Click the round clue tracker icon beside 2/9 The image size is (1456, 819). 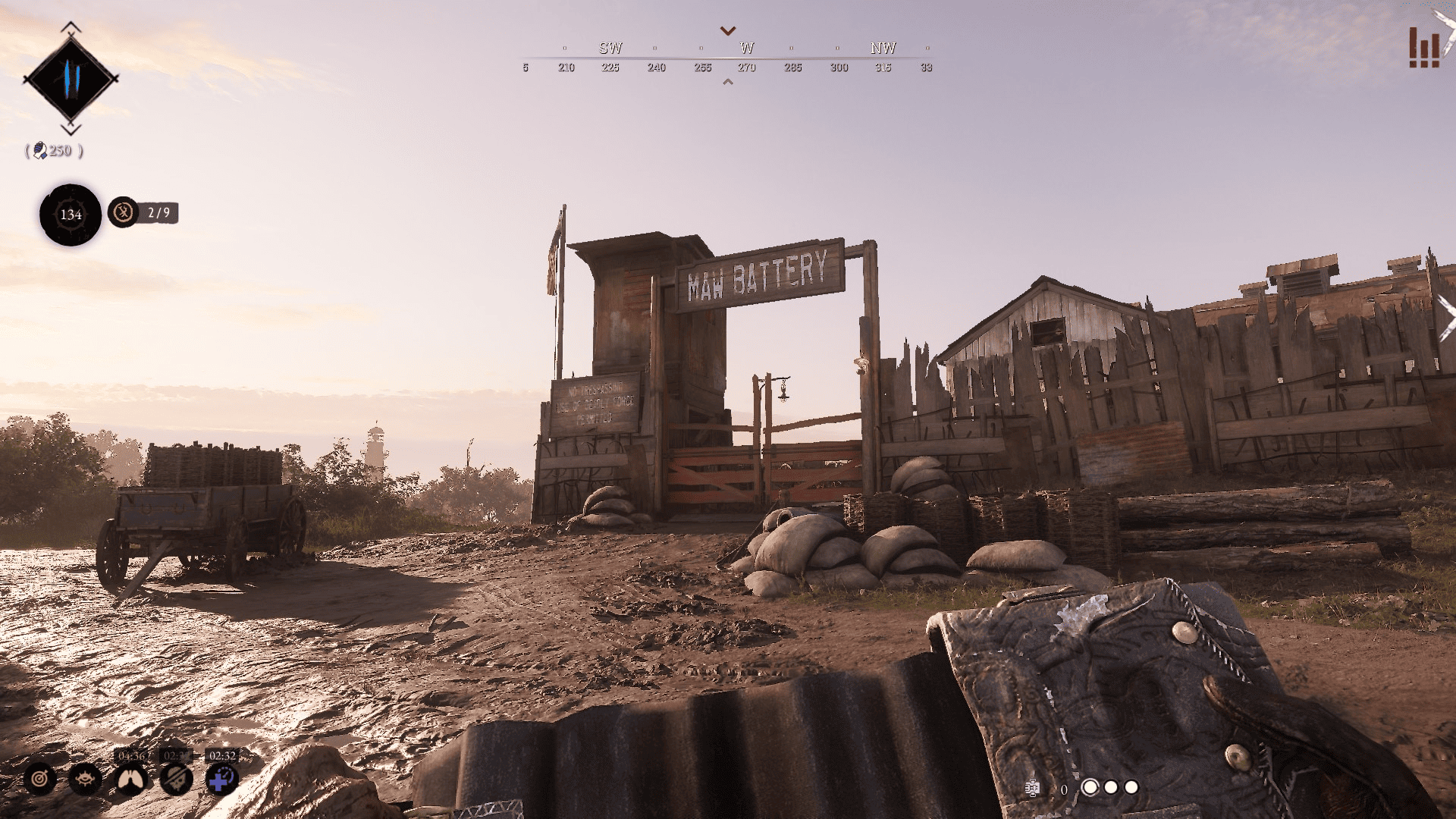pyautogui.click(x=123, y=212)
